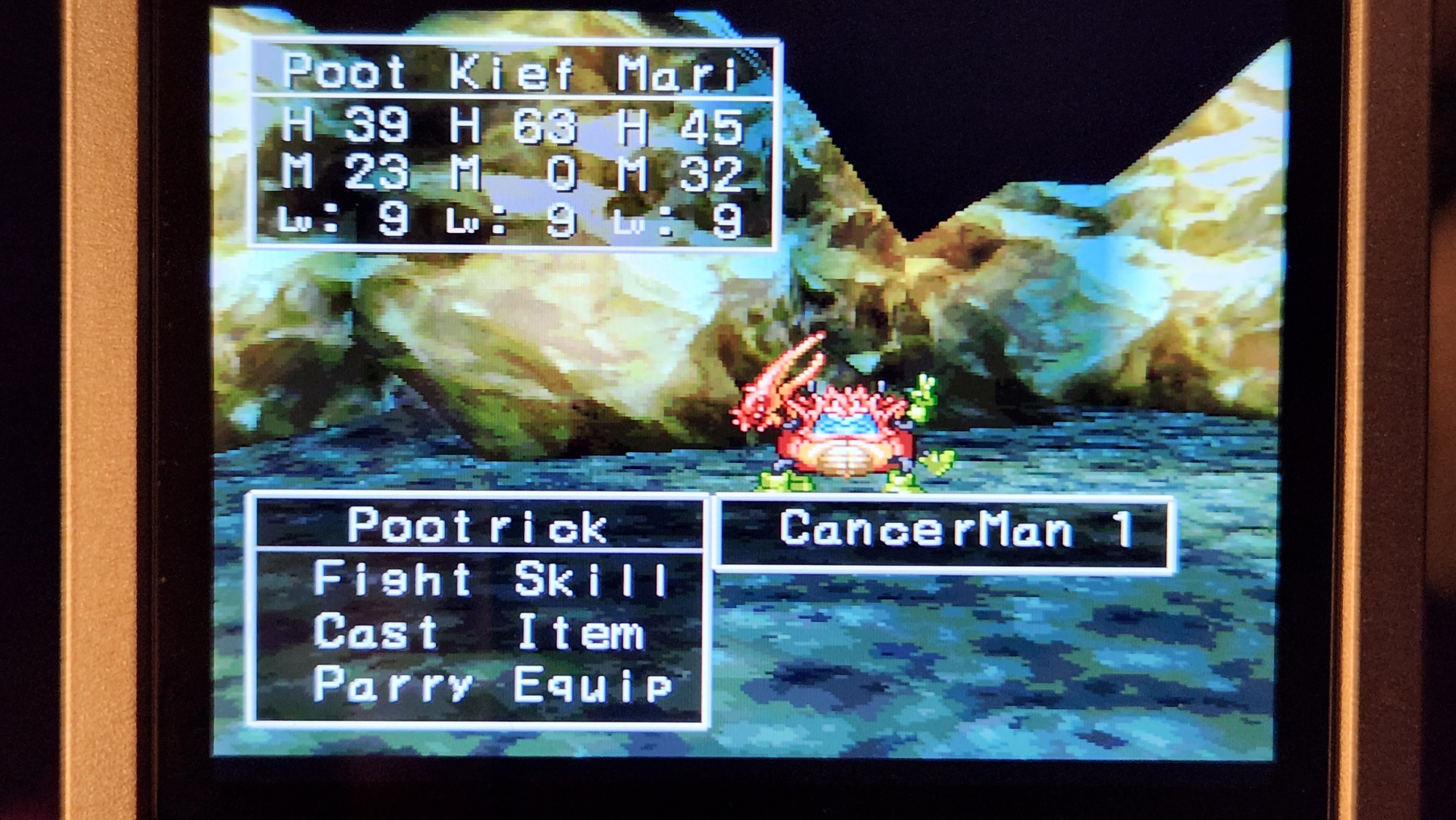Open the Skill command menu
The height and width of the screenshot is (820, 1456).
[x=591, y=580]
